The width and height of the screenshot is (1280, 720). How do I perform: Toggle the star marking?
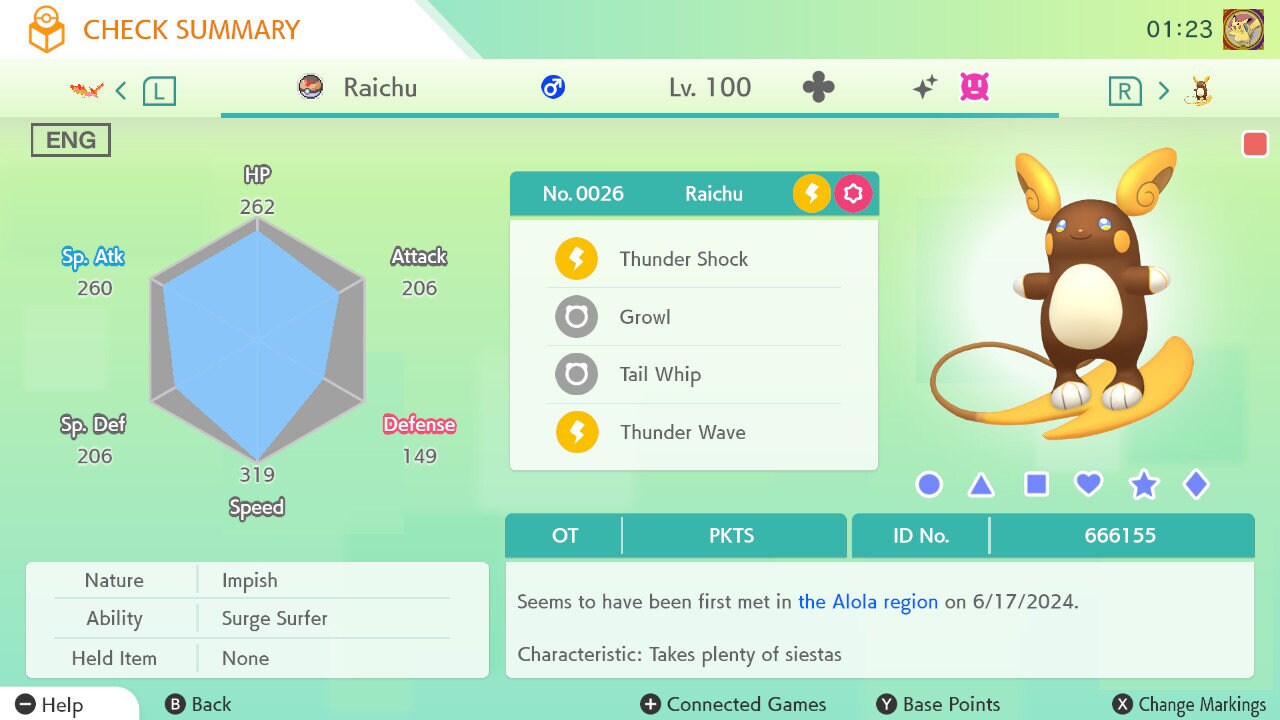[x=1143, y=486]
